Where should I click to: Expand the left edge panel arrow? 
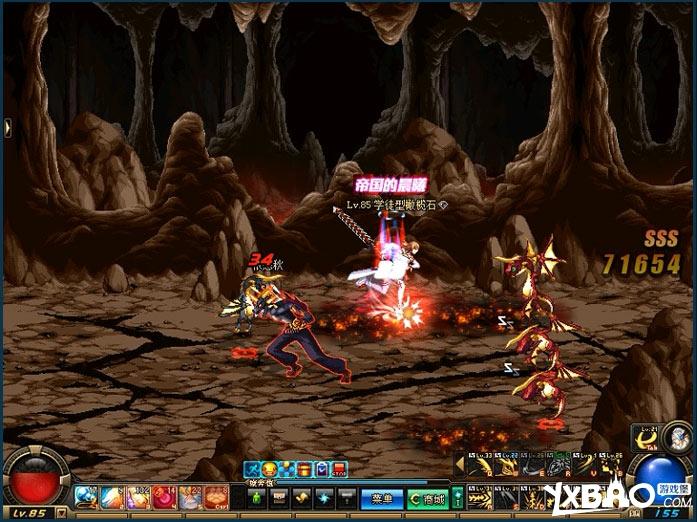click(6, 125)
